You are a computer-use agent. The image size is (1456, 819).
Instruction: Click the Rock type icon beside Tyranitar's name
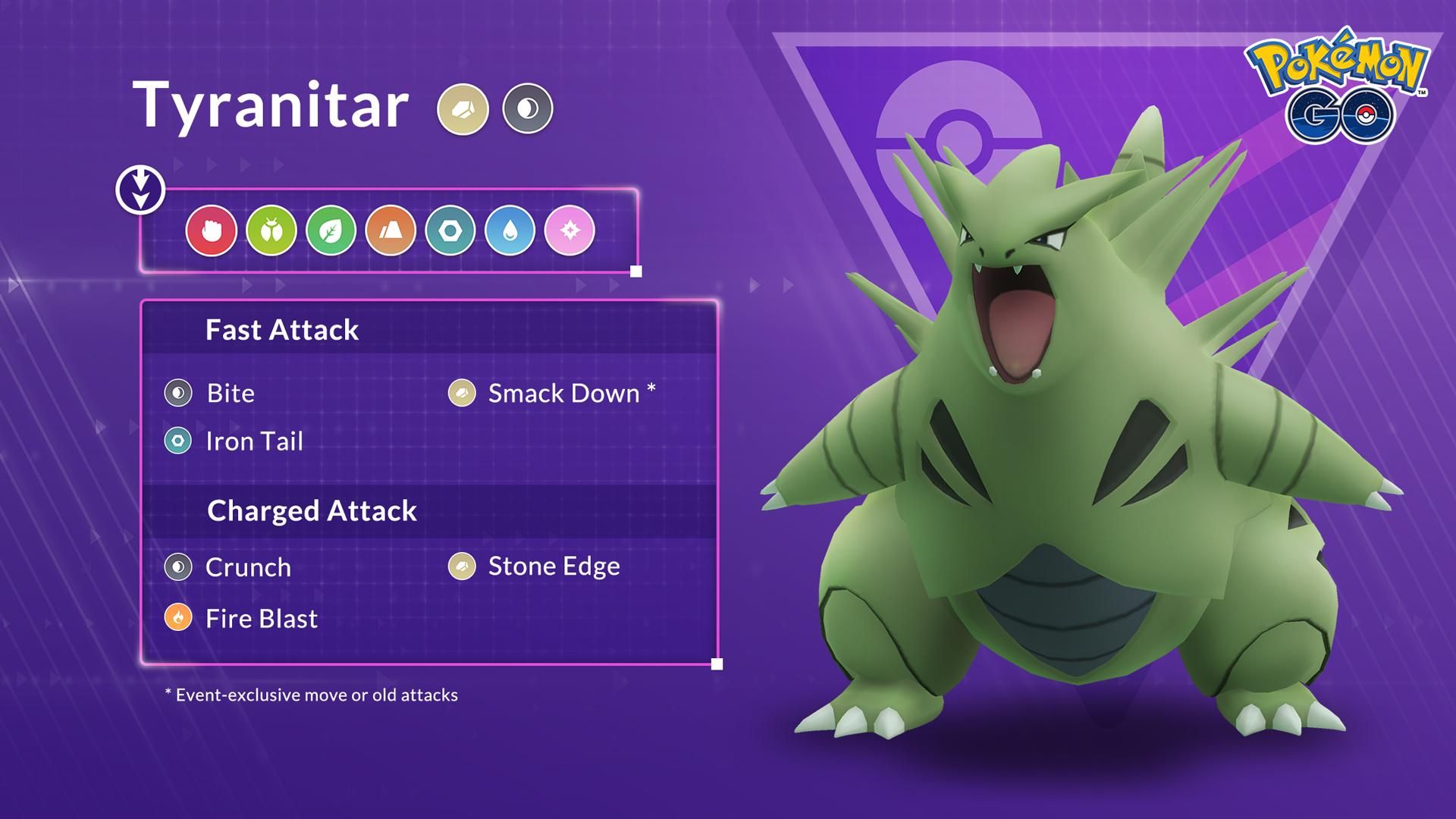click(x=463, y=109)
